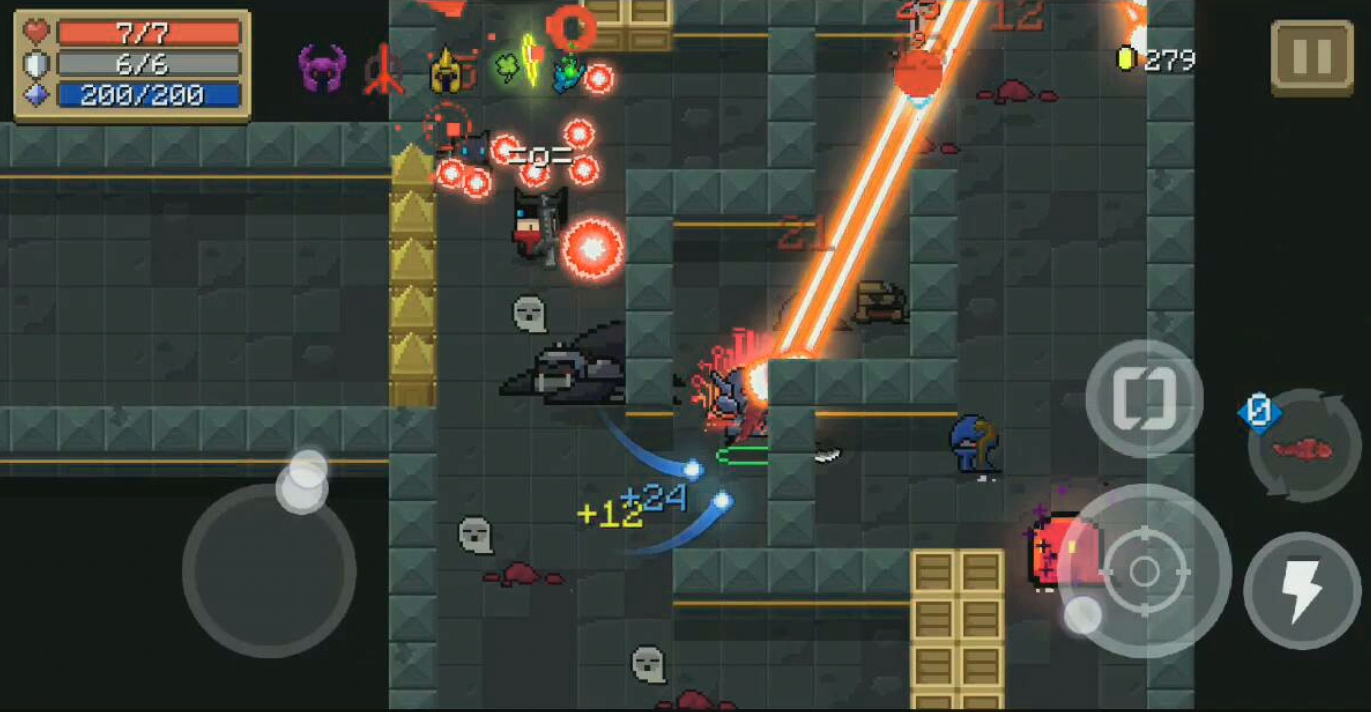Image resolution: width=1371 pixels, height=712 pixels.
Task: Select the green clover buff icon
Action: pos(508,68)
